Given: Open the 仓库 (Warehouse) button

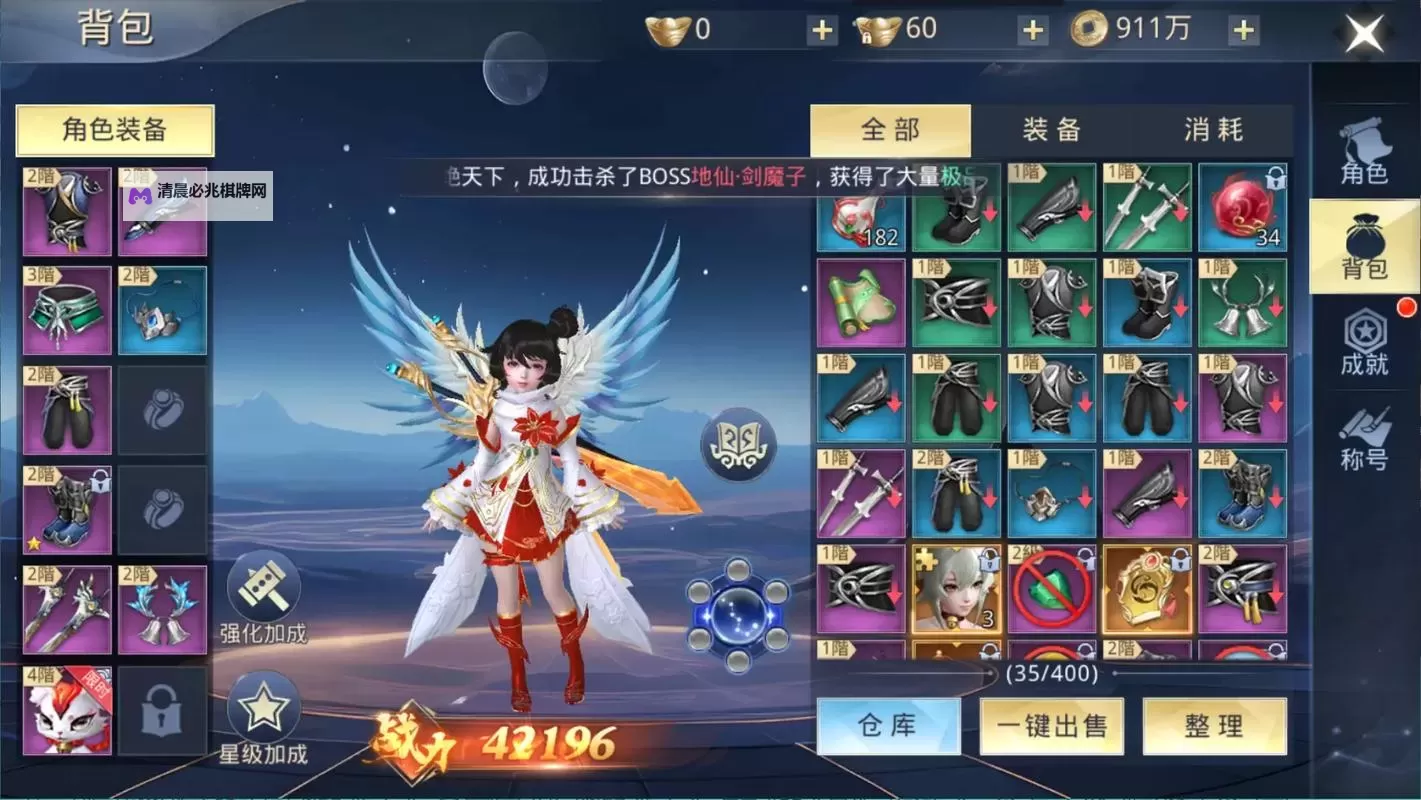Looking at the screenshot, I should coord(888,727).
